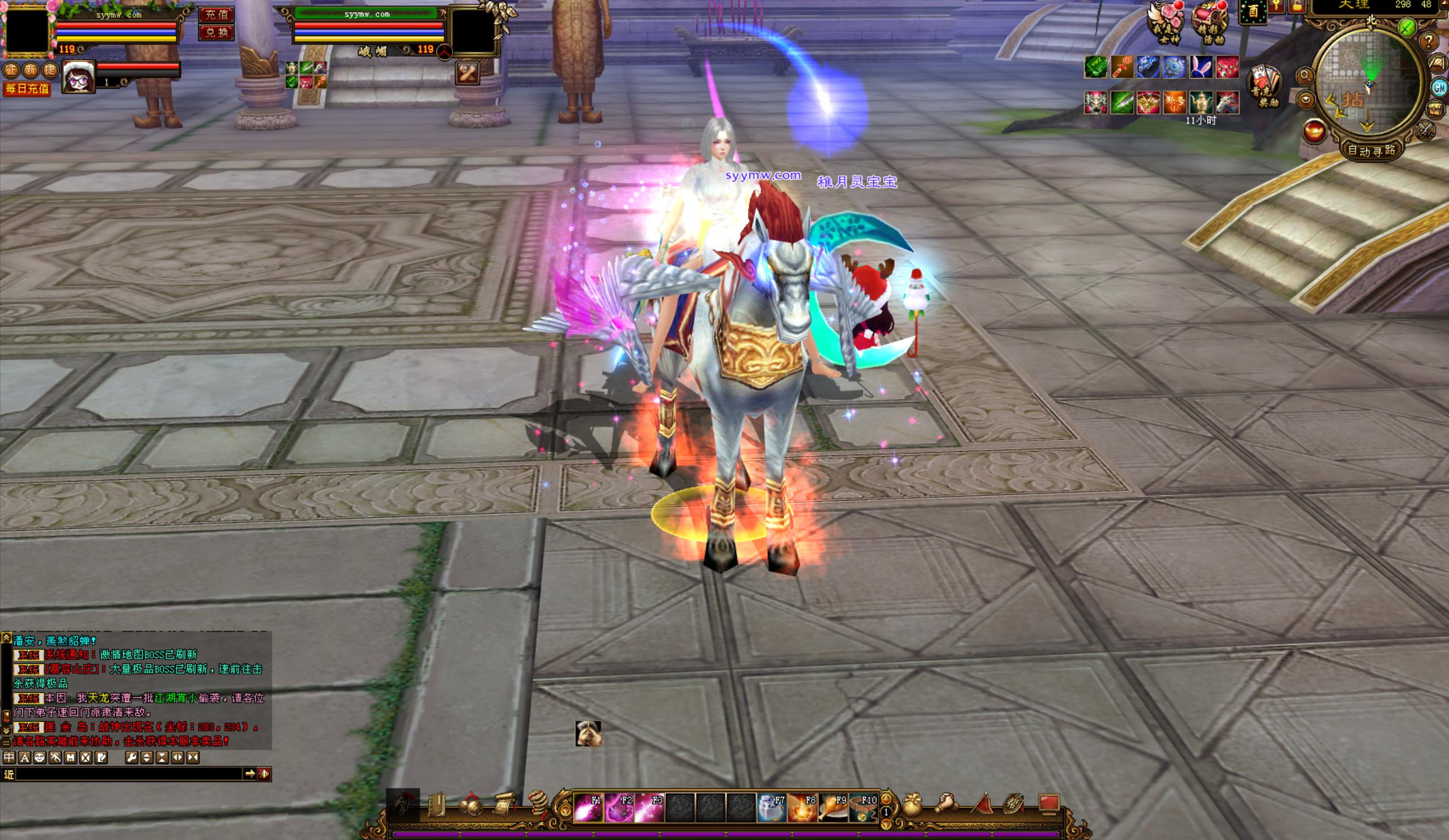Viewport: 1449px width, 840px height.
Task: Click the 充值 recharge button
Action: 216,14
